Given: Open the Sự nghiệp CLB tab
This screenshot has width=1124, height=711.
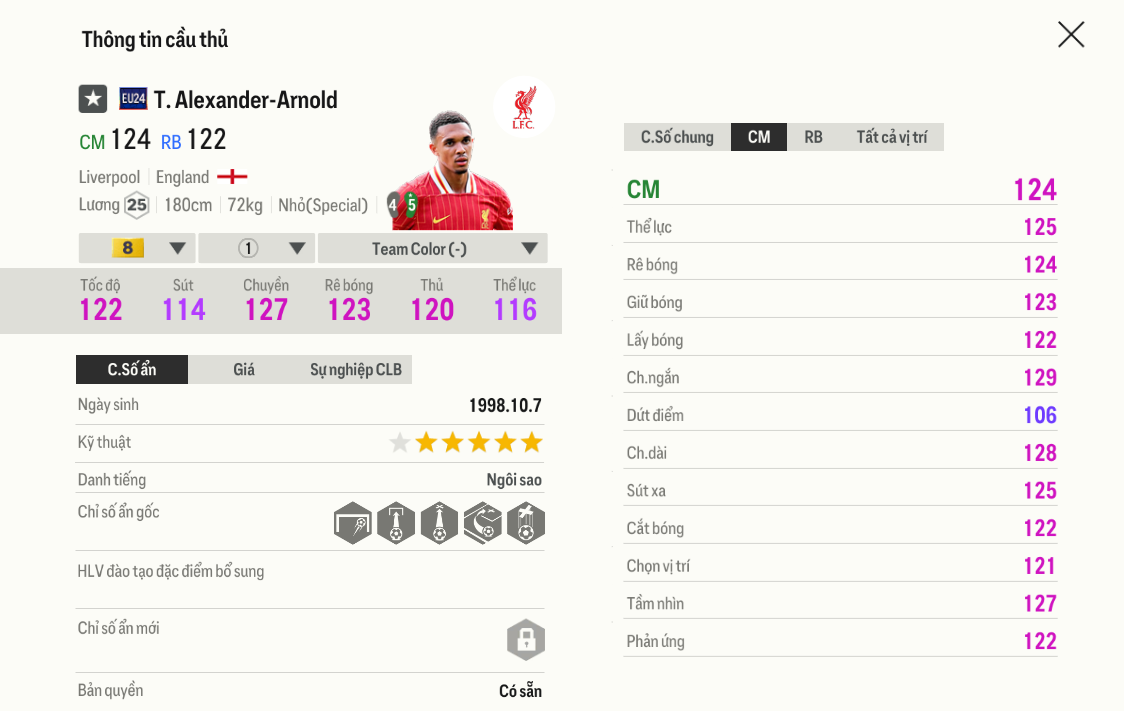Looking at the screenshot, I should click(356, 370).
